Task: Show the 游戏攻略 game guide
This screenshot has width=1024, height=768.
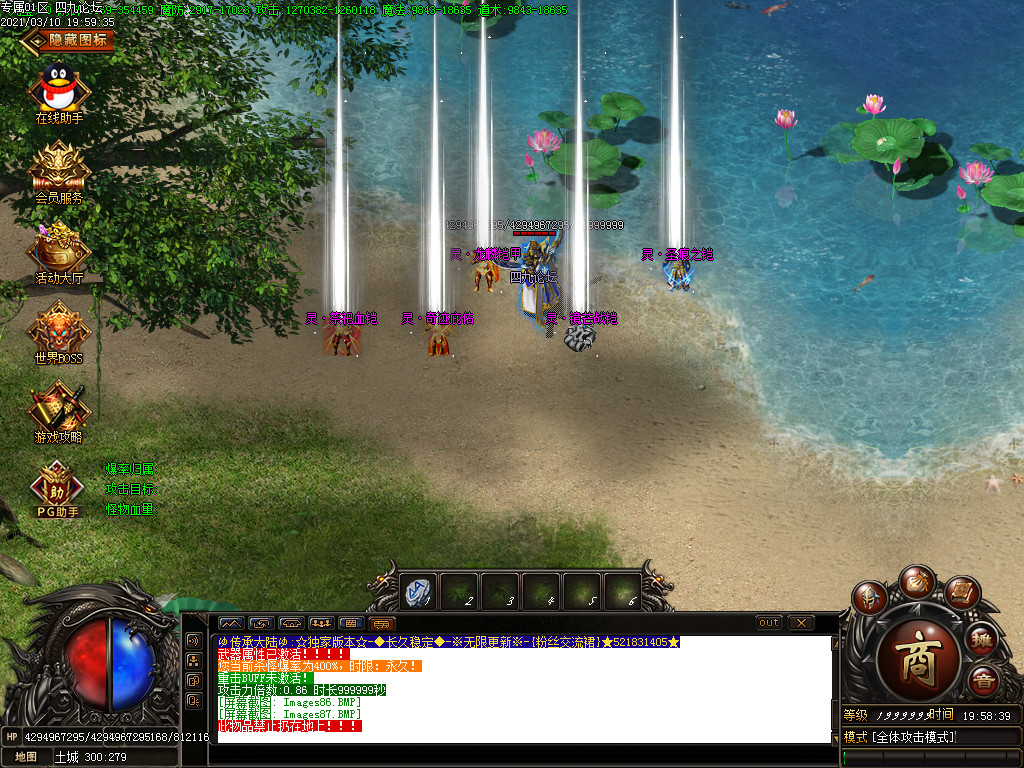Action: tap(60, 408)
